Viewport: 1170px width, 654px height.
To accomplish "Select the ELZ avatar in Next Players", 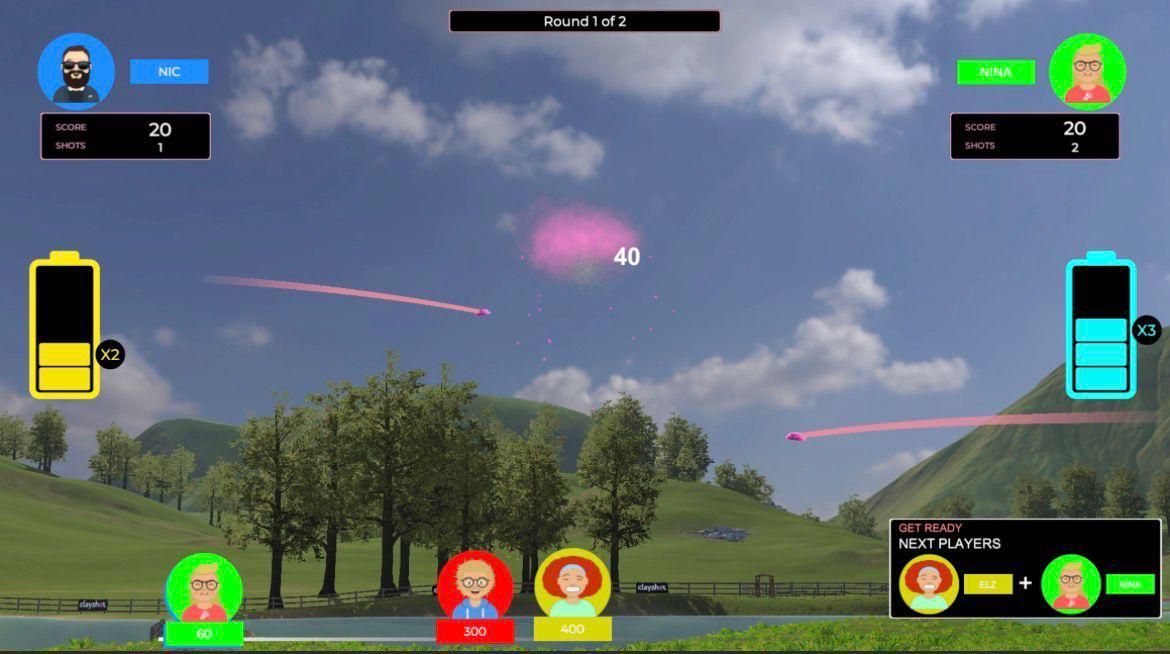I will 929,584.
